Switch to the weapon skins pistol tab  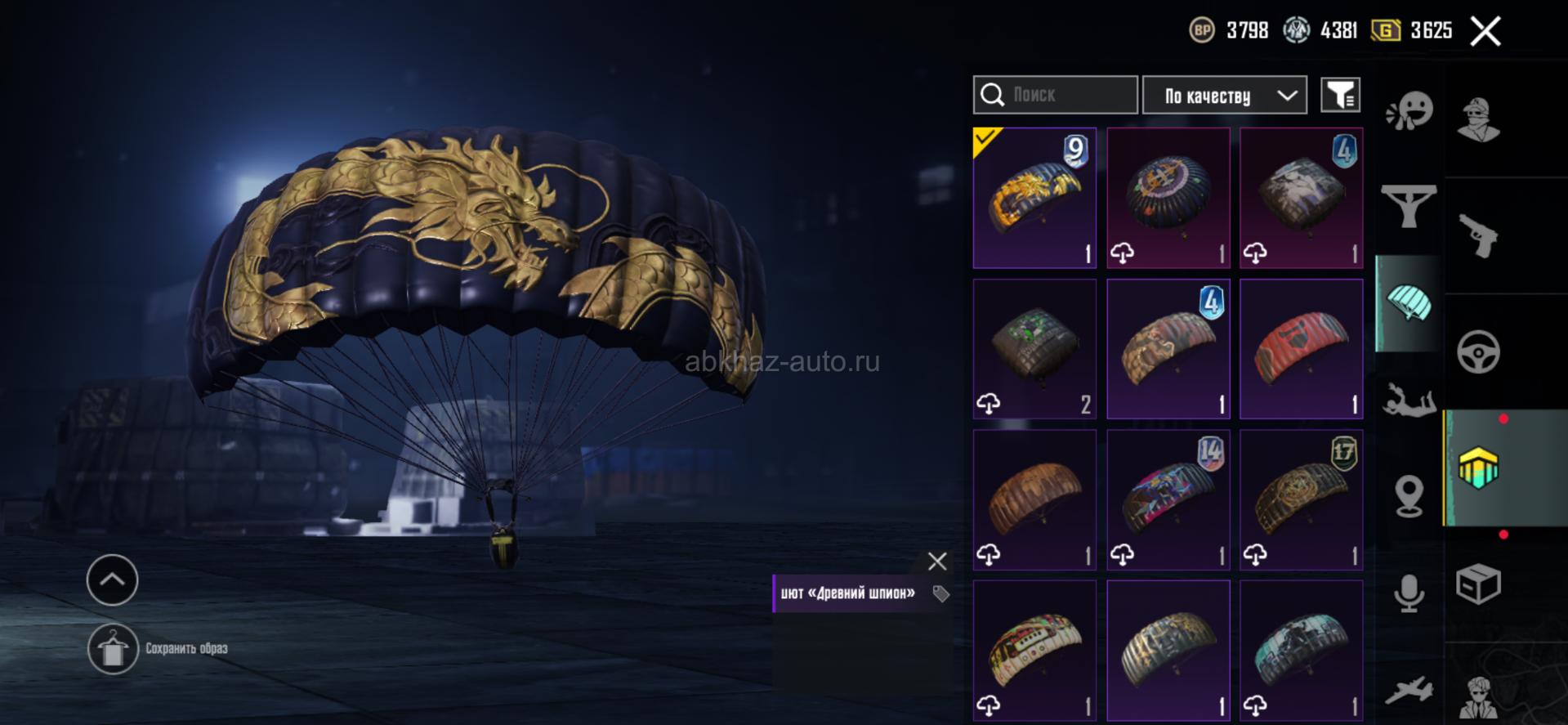(1478, 235)
